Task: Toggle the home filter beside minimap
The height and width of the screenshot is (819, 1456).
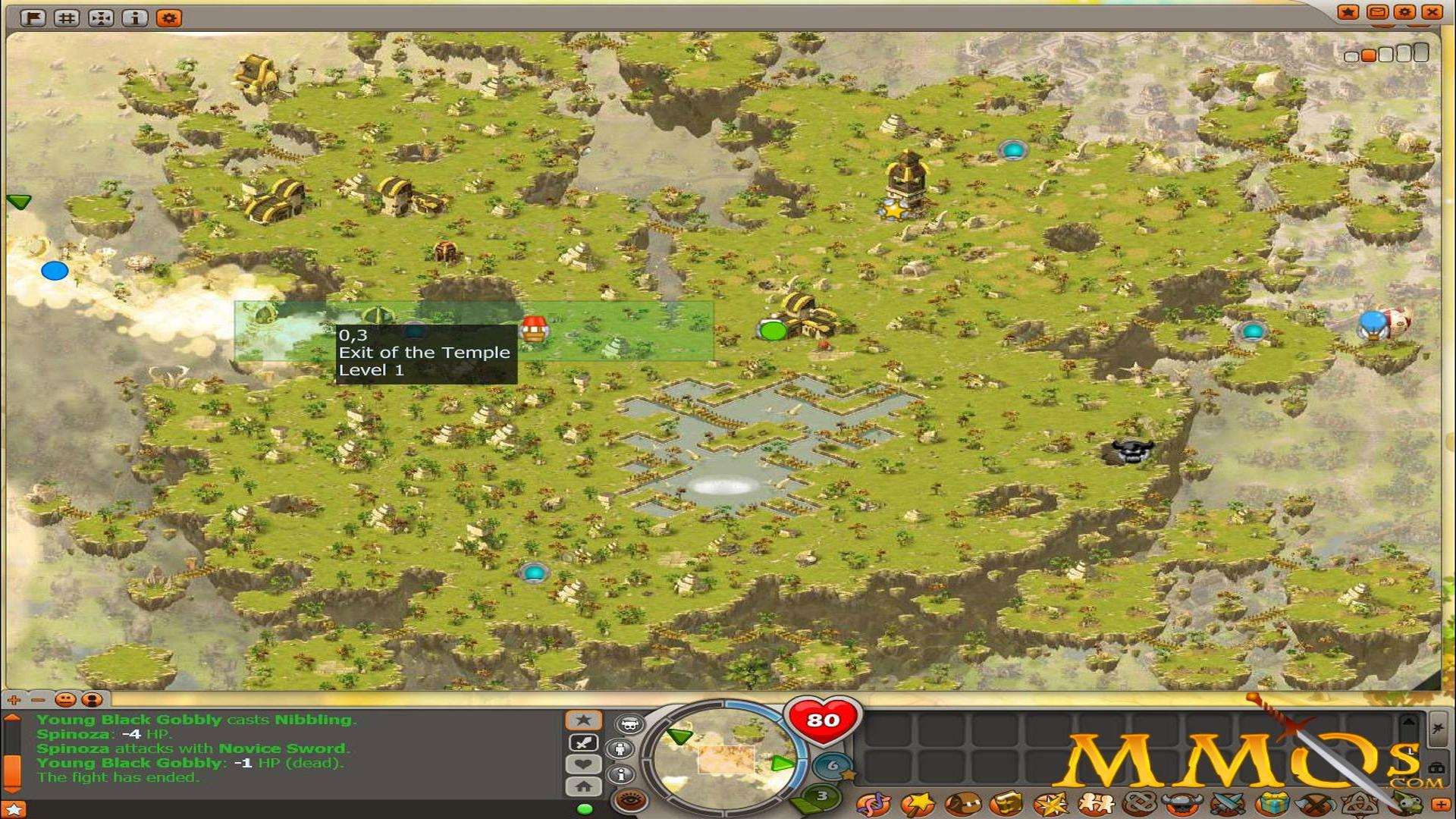Action: (x=583, y=786)
